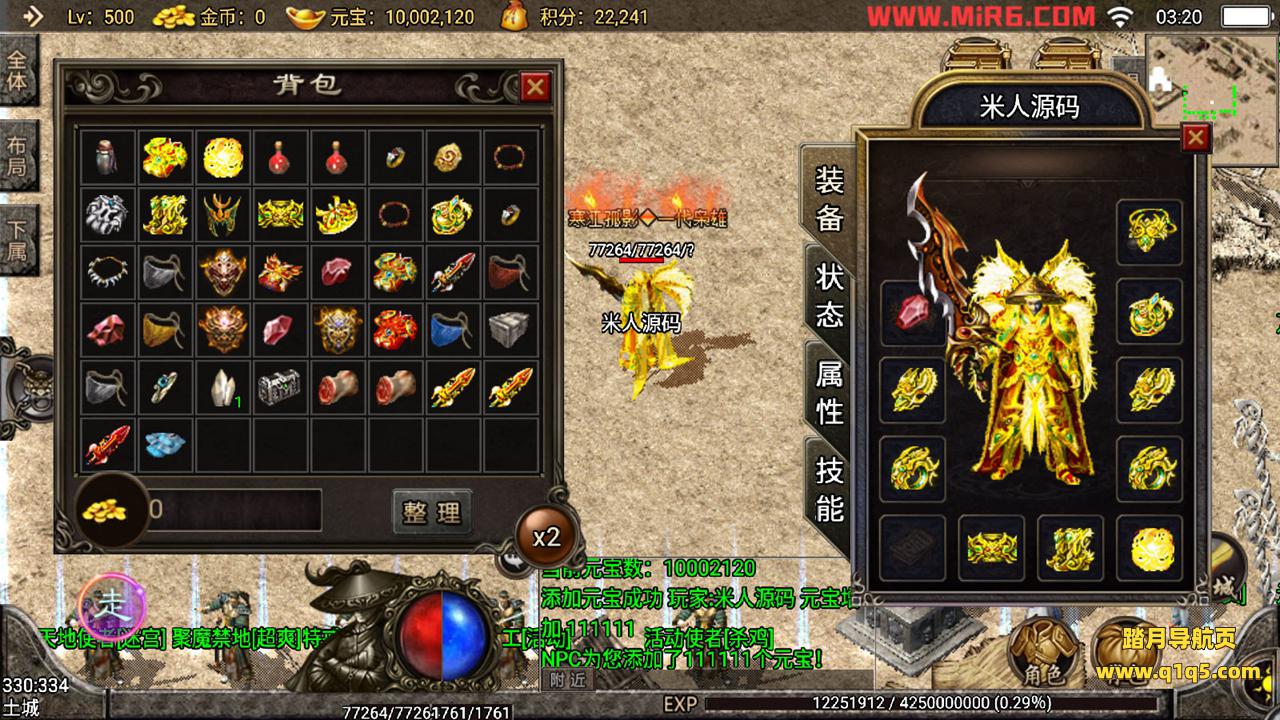Switch to the 装备 equipment tab
The height and width of the screenshot is (720, 1280).
pos(829,198)
